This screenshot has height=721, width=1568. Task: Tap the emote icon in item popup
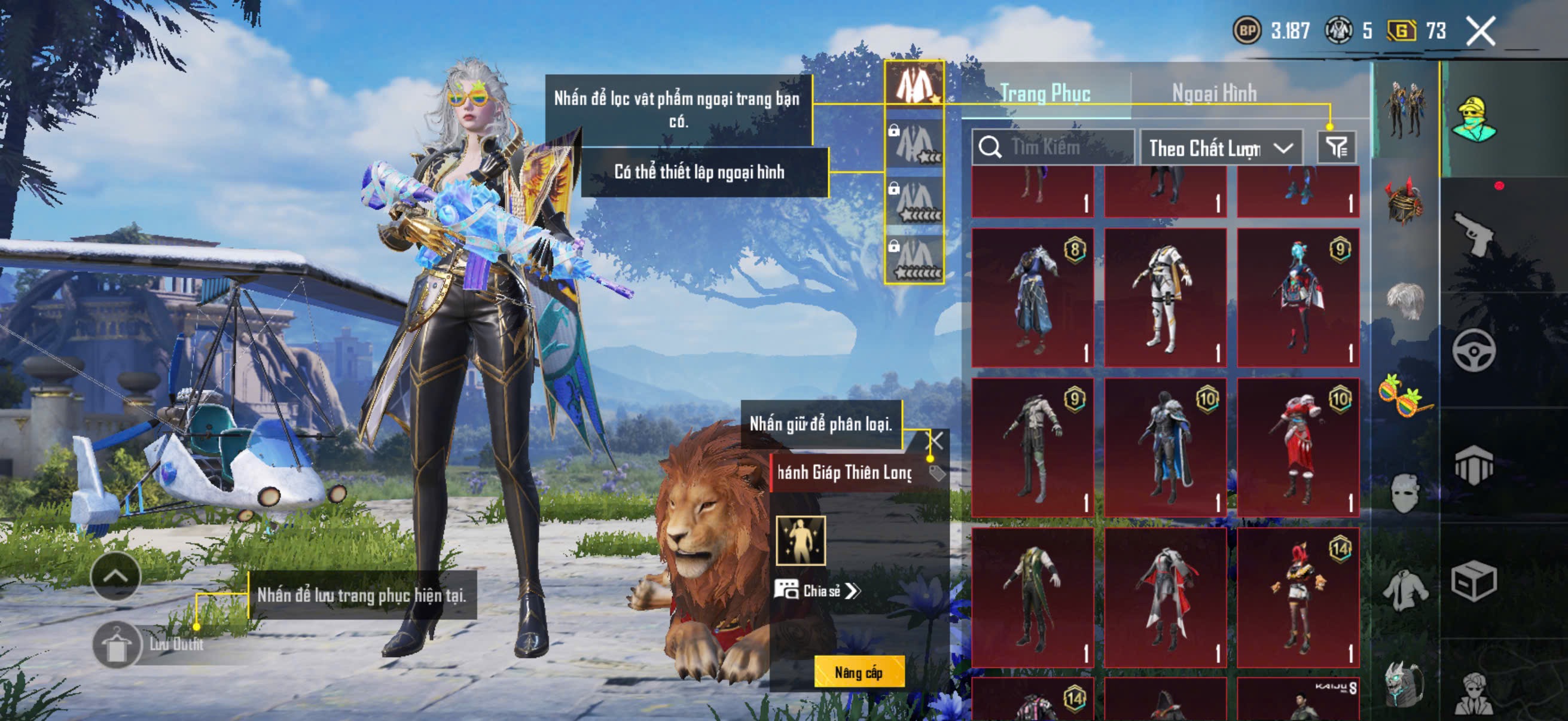pyautogui.click(x=800, y=541)
